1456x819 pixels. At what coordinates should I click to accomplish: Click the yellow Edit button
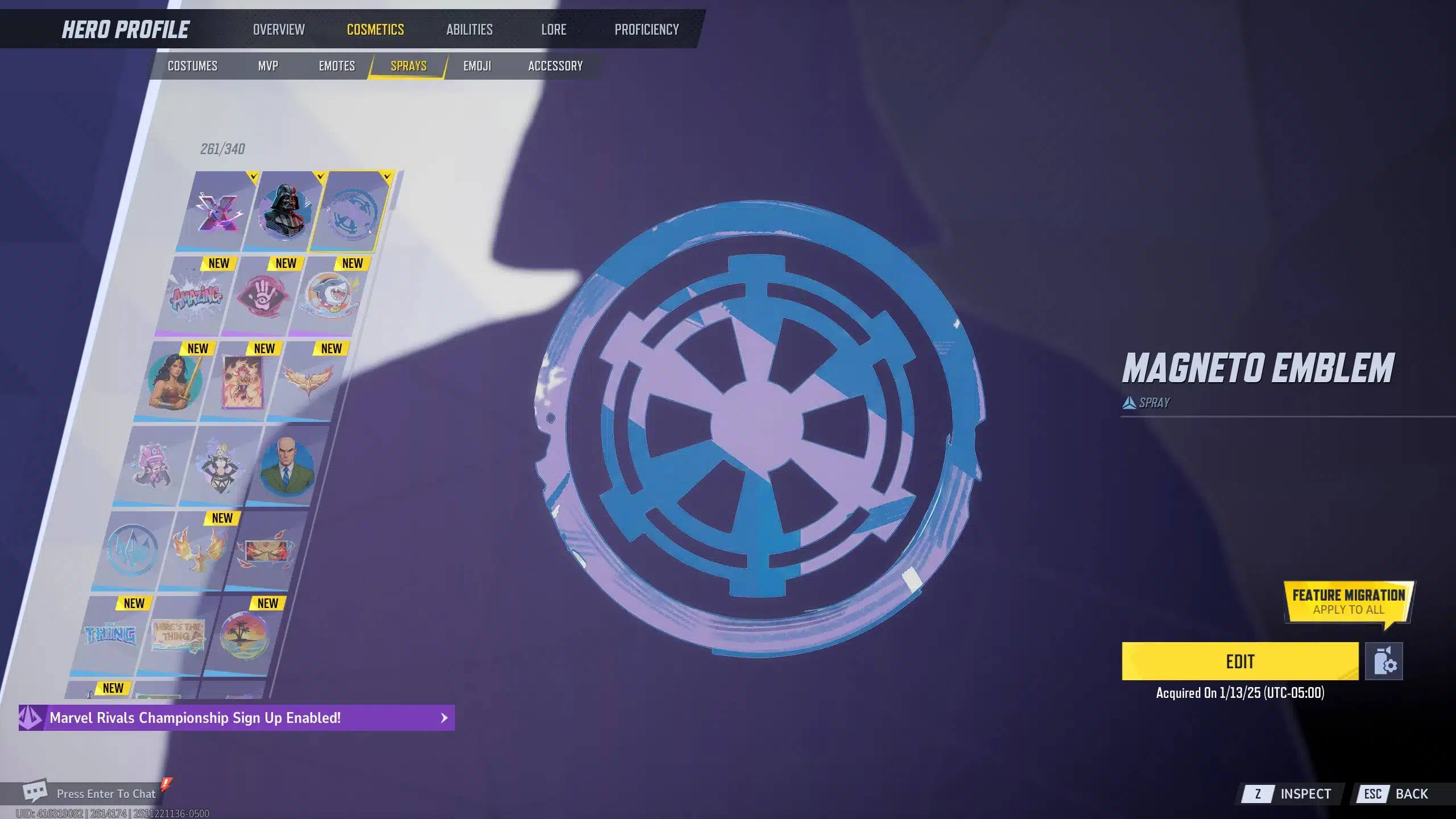pos(1240,661)
